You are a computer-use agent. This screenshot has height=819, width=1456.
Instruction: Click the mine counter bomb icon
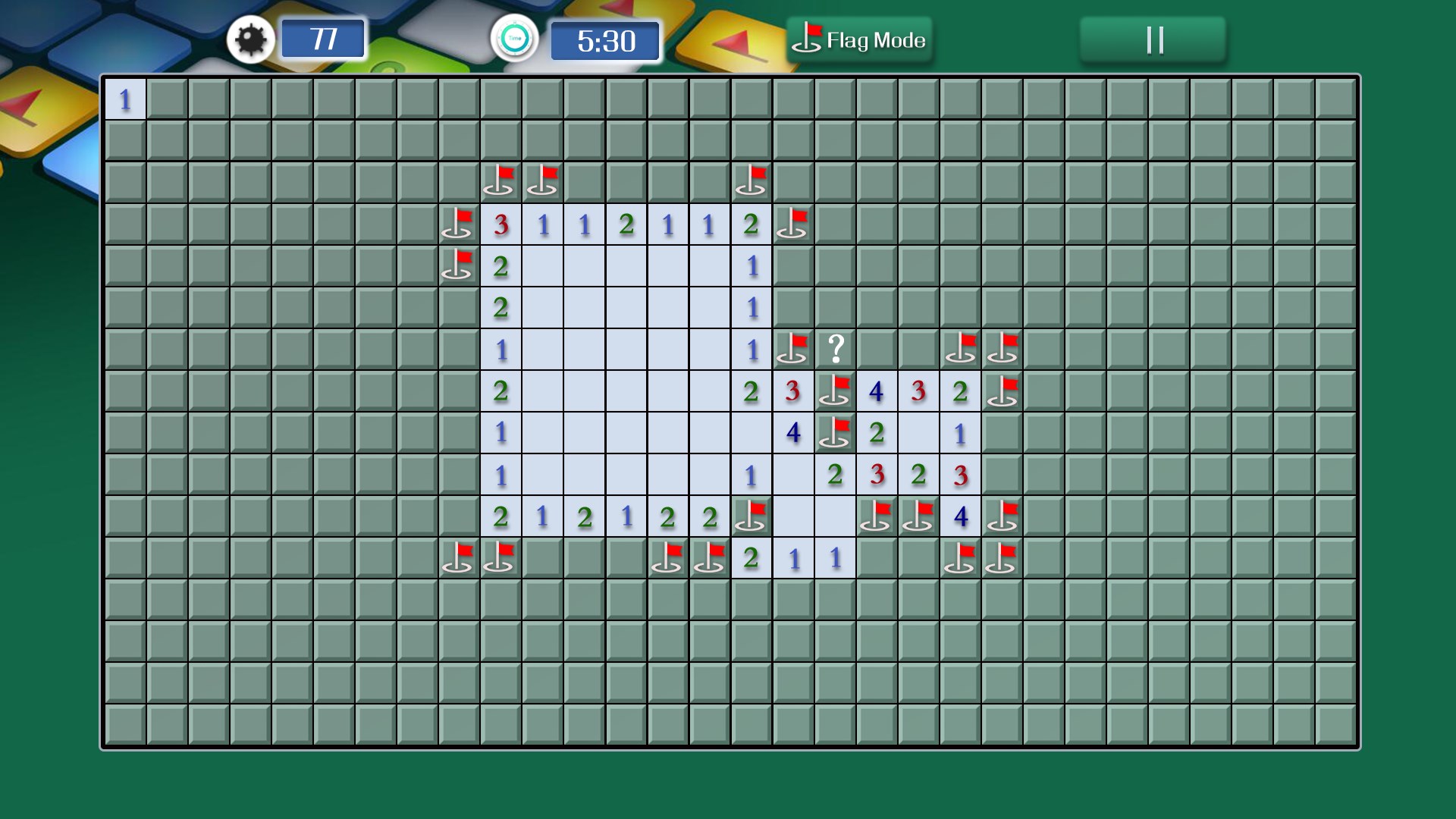pyautogui.click(x=250, y=39)
